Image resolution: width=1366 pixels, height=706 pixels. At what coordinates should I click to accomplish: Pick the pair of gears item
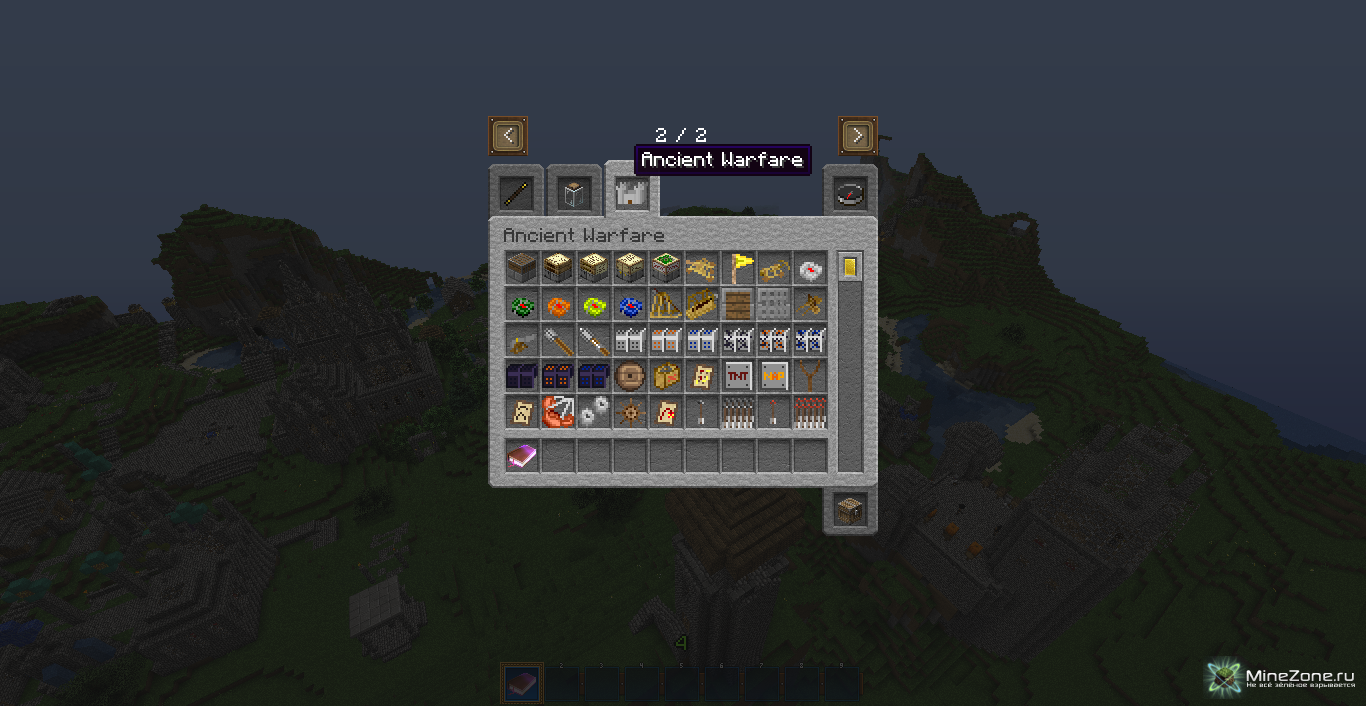[593, 412]
